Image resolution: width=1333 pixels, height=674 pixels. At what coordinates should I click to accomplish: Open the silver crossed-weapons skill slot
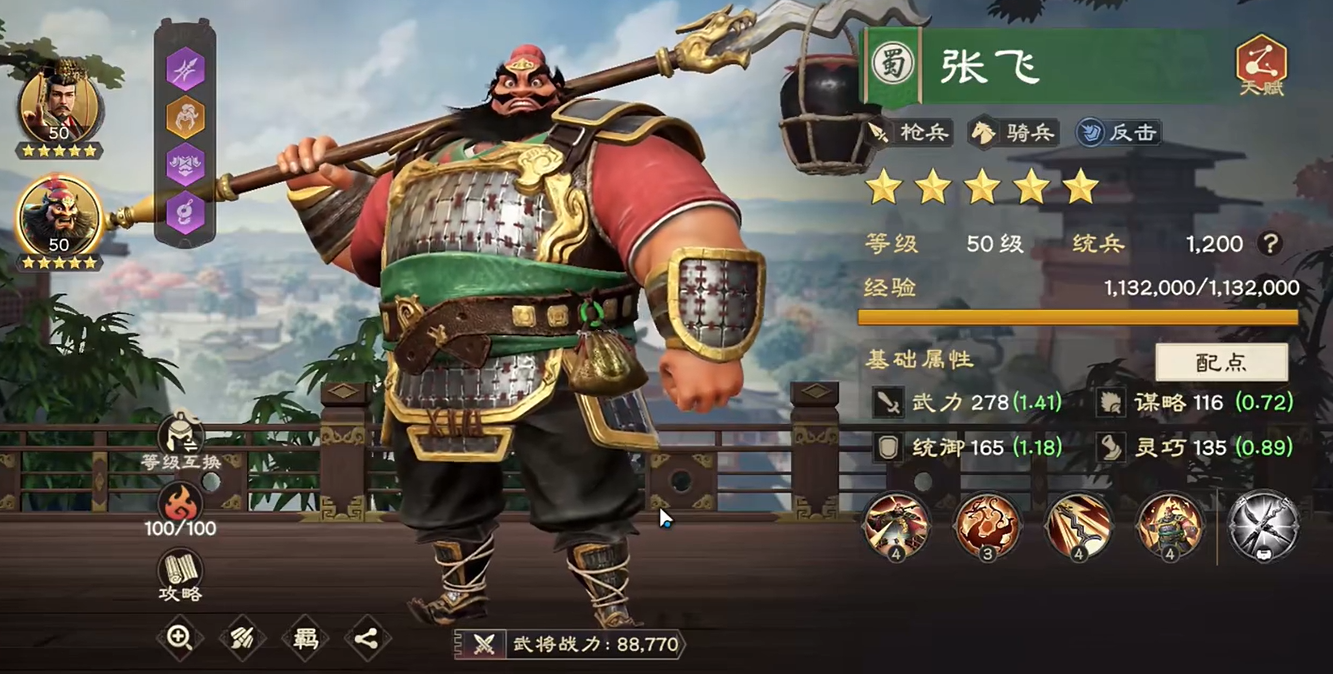point(1264,526)
